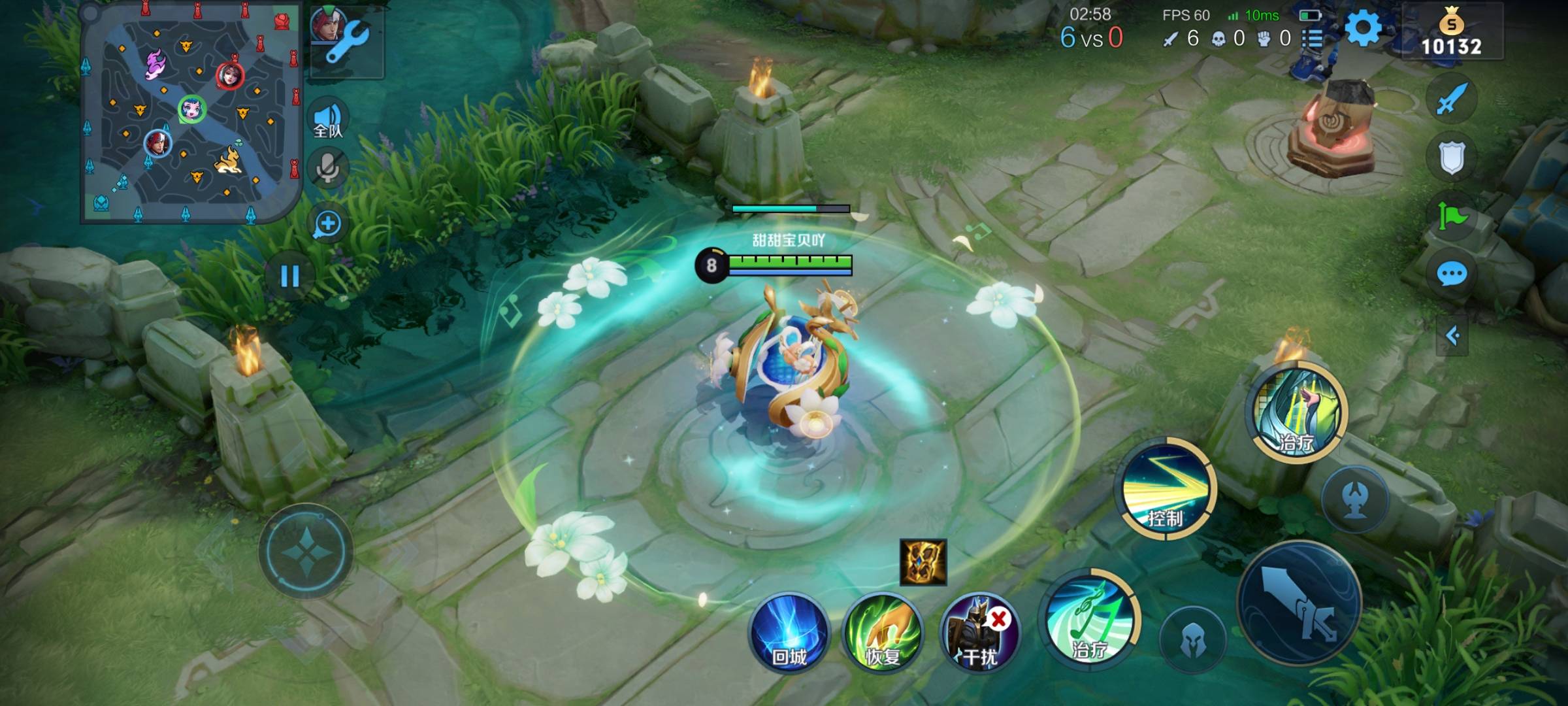1568x706 pixels.
Task: Cast the 干扰 disrupt summoner spell
Action: 979,633
